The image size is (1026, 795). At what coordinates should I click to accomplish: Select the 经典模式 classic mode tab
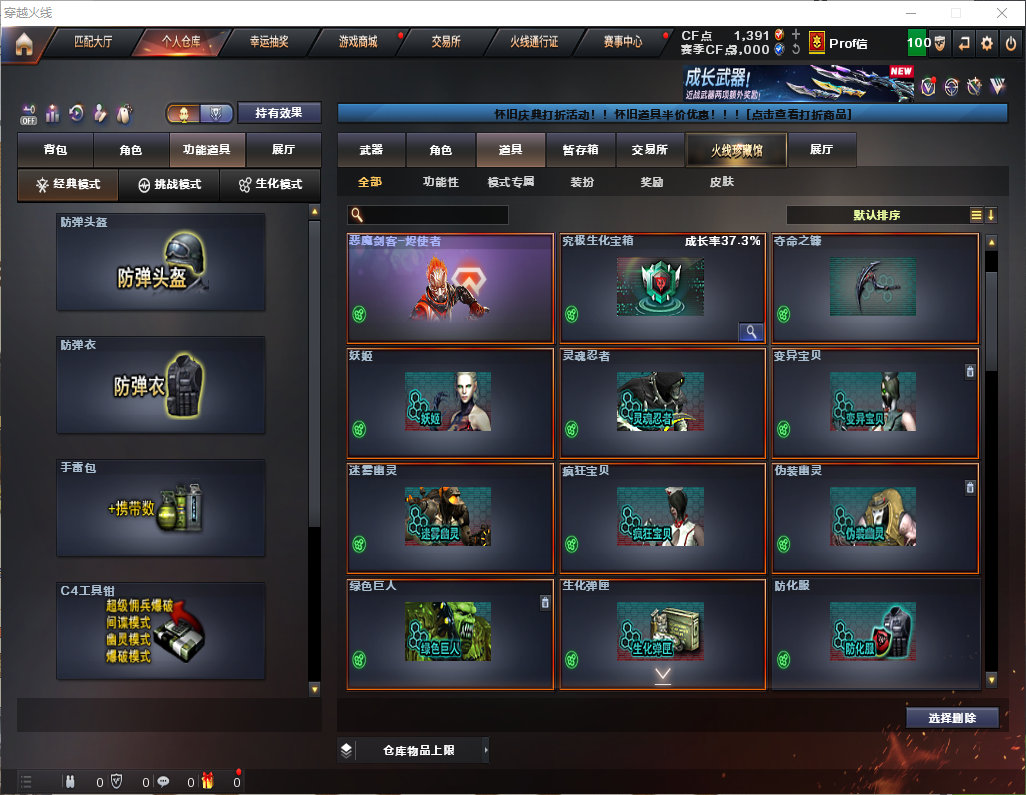coord(68,185)
